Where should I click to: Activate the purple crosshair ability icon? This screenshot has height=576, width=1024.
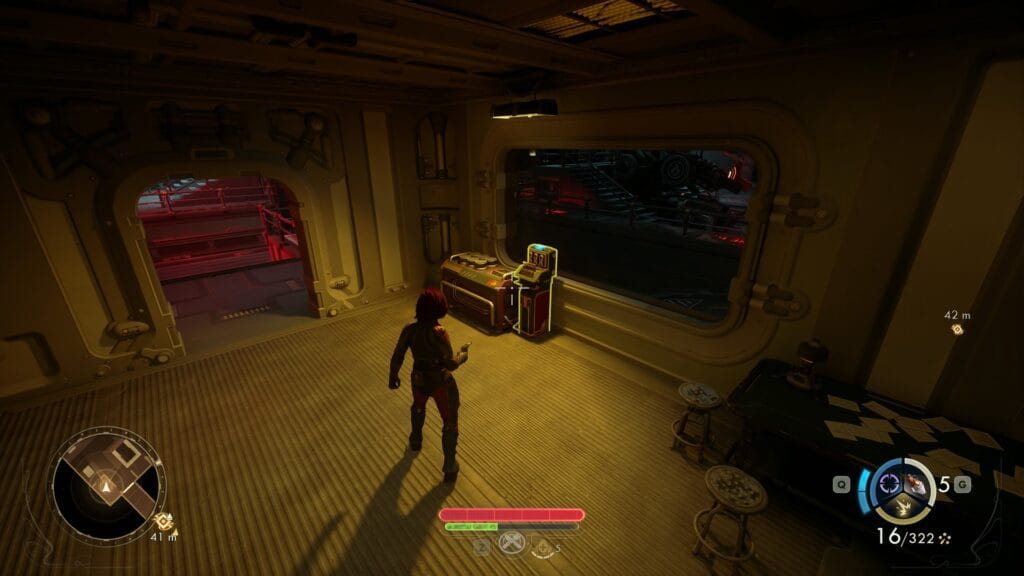tap(888, 484)
